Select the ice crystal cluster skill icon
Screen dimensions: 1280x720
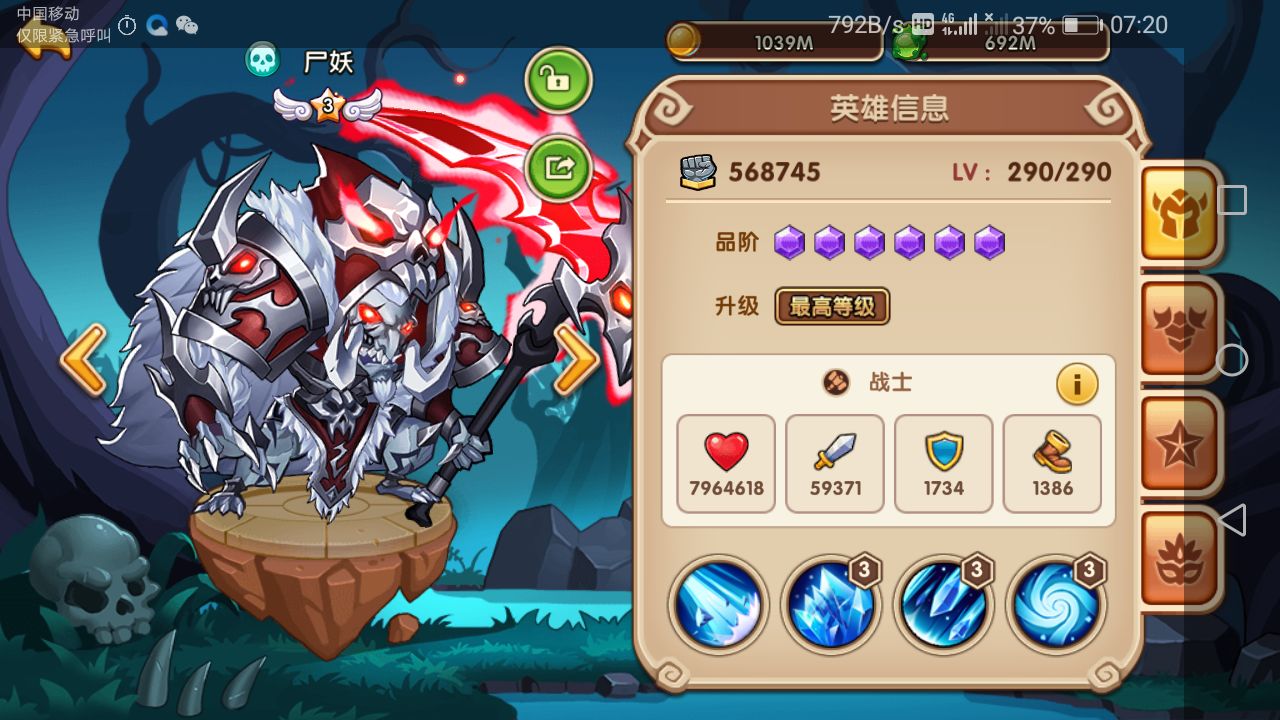coord(830,605)
